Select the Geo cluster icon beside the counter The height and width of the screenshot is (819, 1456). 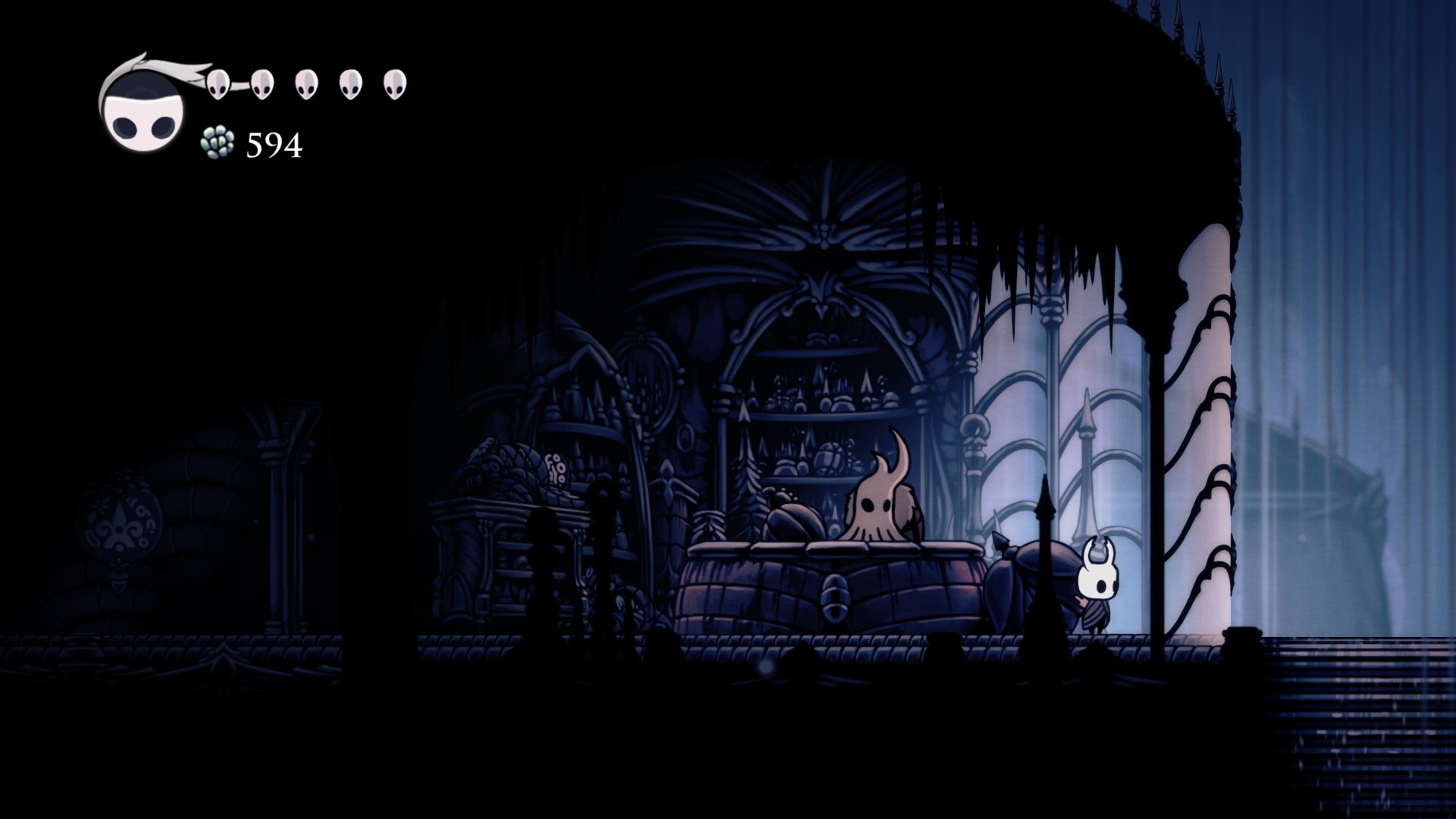[216, 143]
